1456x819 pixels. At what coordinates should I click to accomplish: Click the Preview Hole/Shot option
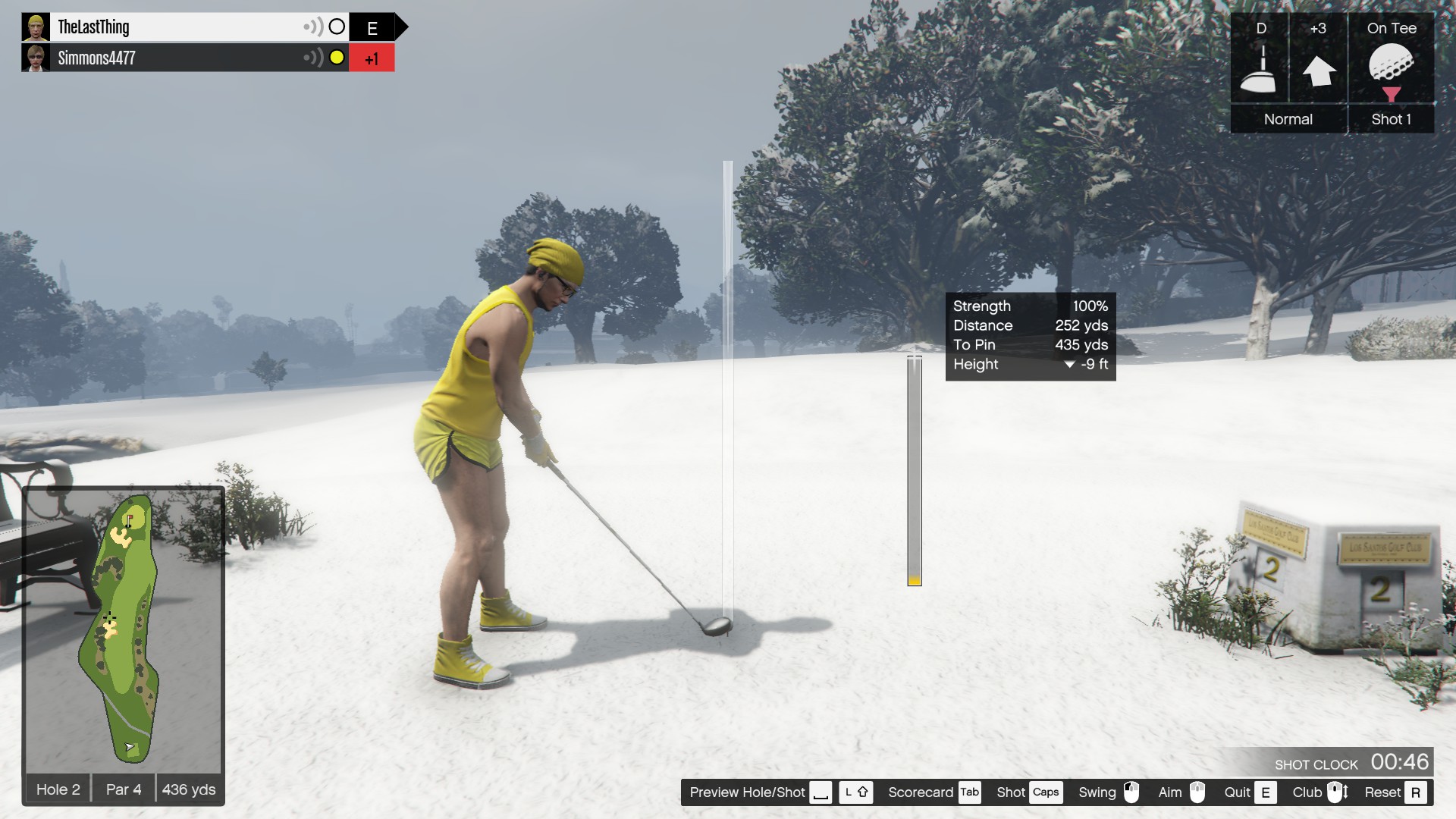tap(759, 792)
